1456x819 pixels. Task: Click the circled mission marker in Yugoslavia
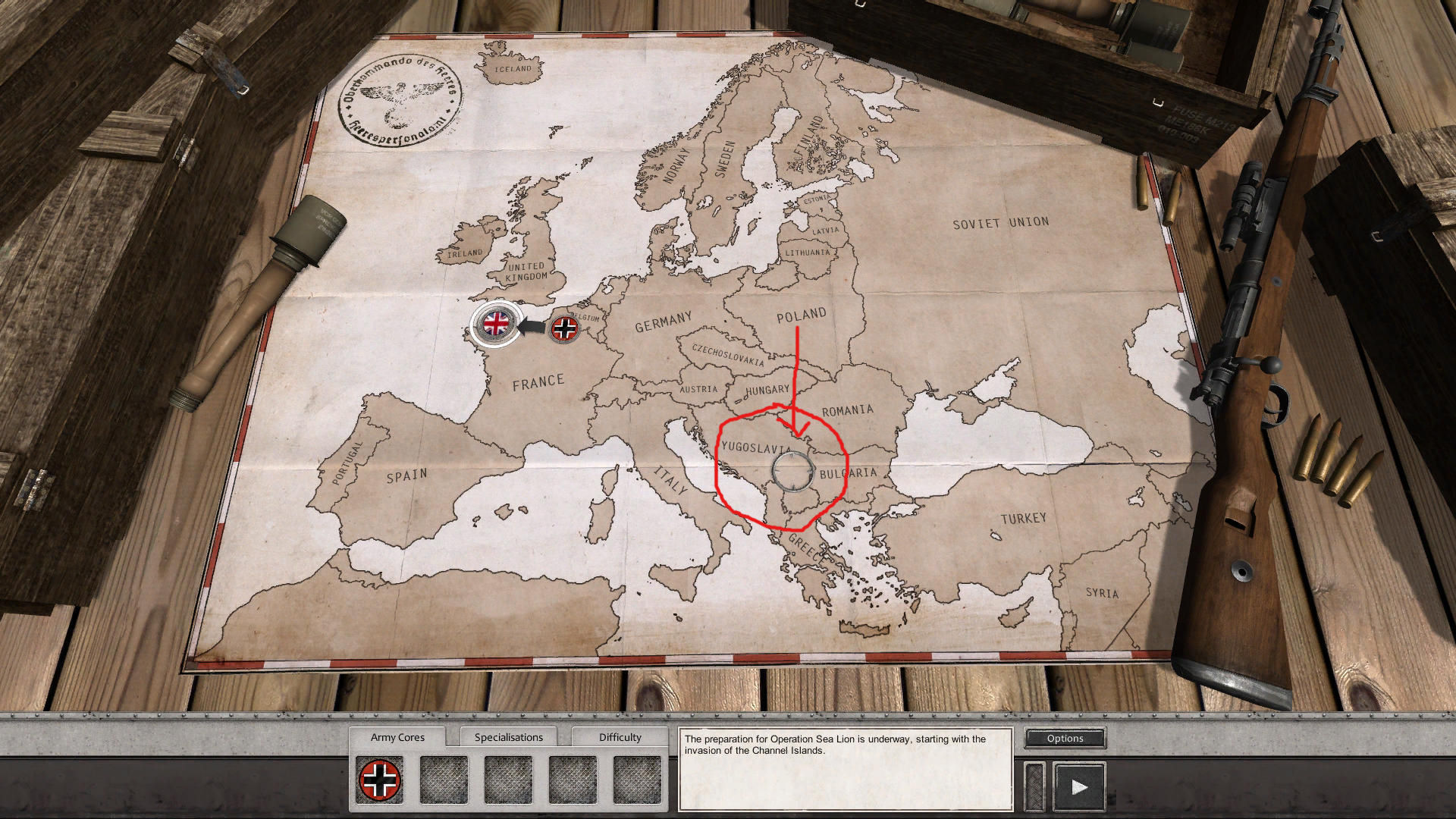point(792,471)
